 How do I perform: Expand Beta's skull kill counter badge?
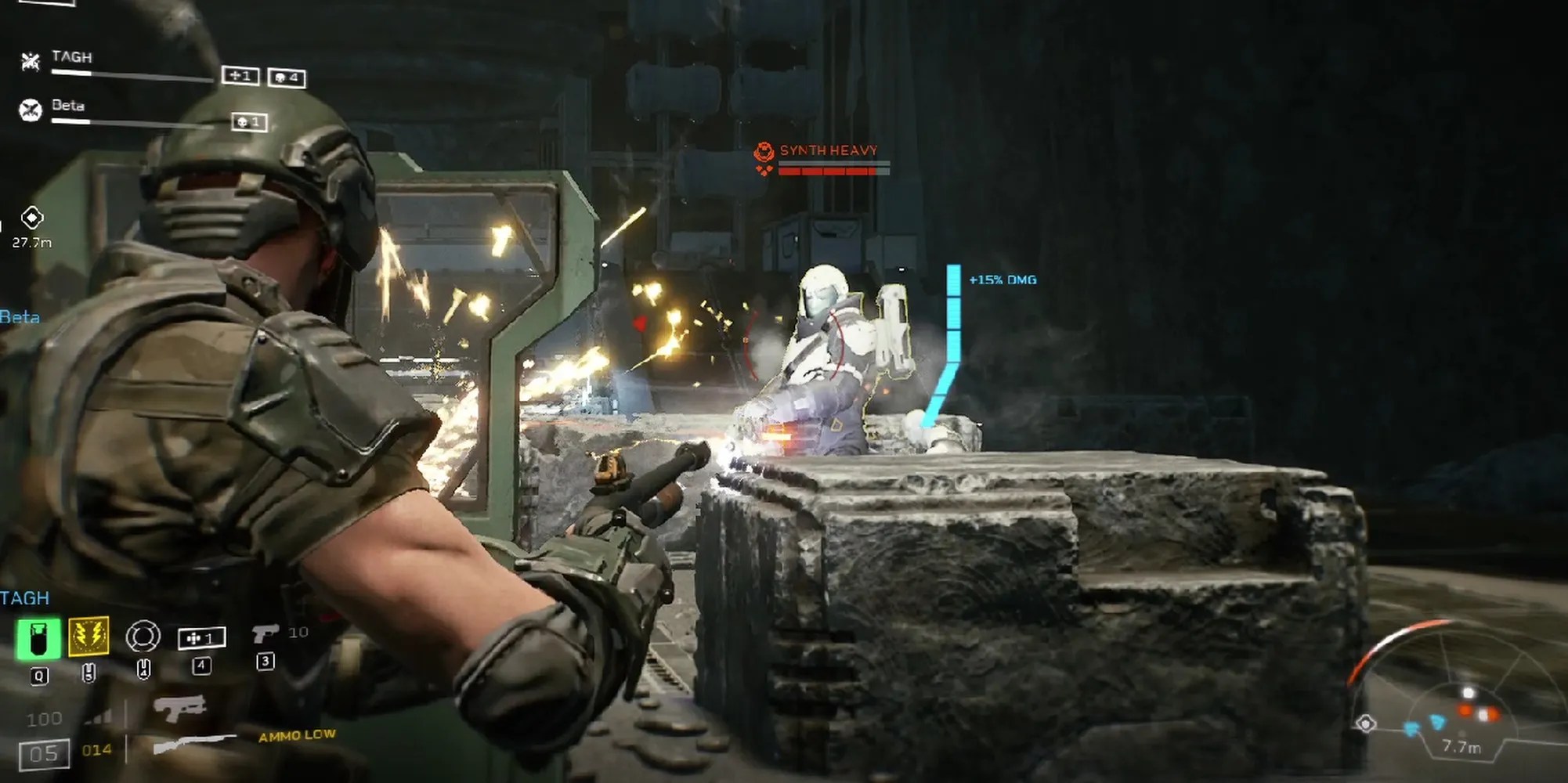(x=251, y=122)
